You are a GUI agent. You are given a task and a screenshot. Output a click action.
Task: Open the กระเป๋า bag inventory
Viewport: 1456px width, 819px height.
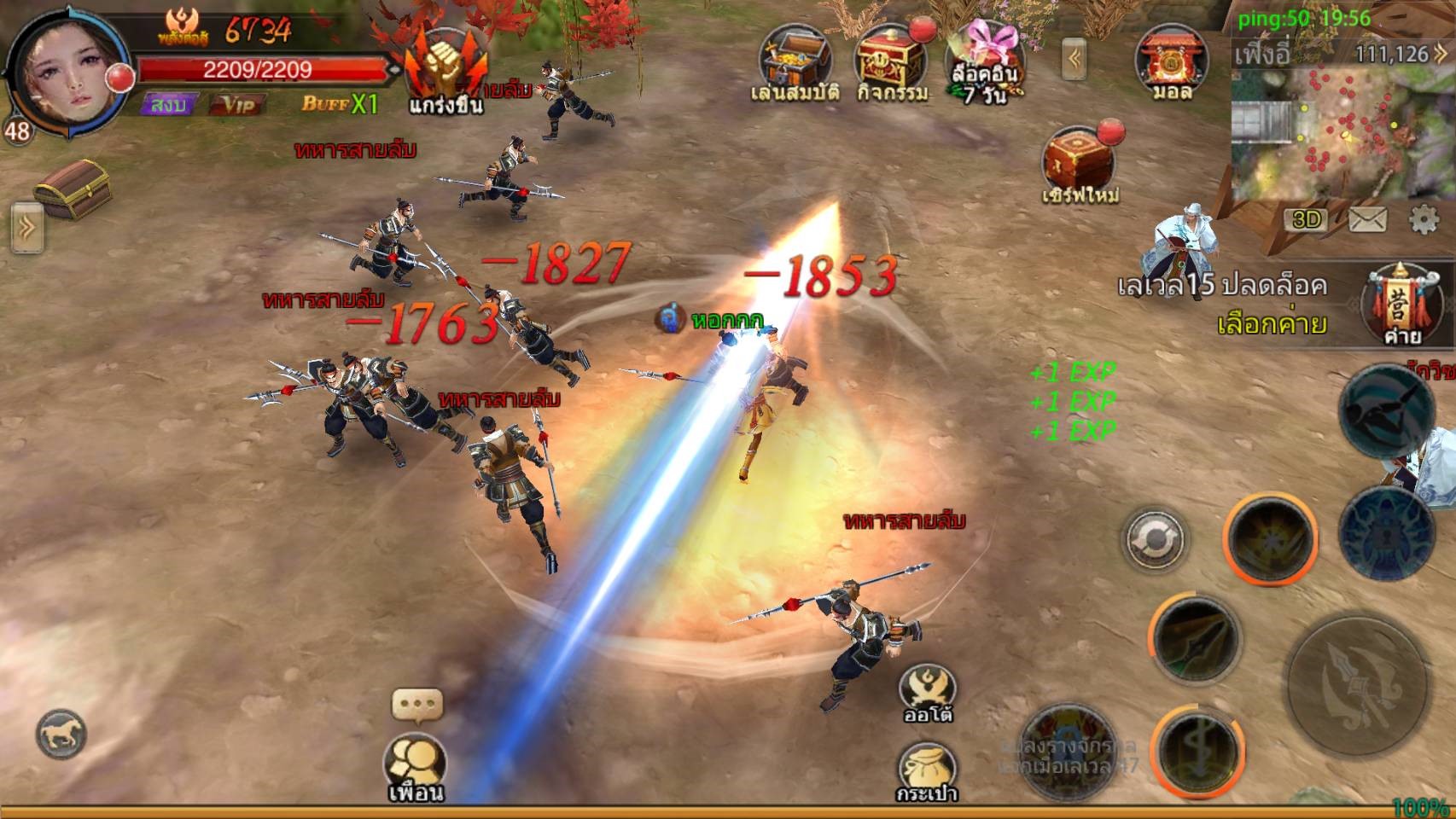927,770
